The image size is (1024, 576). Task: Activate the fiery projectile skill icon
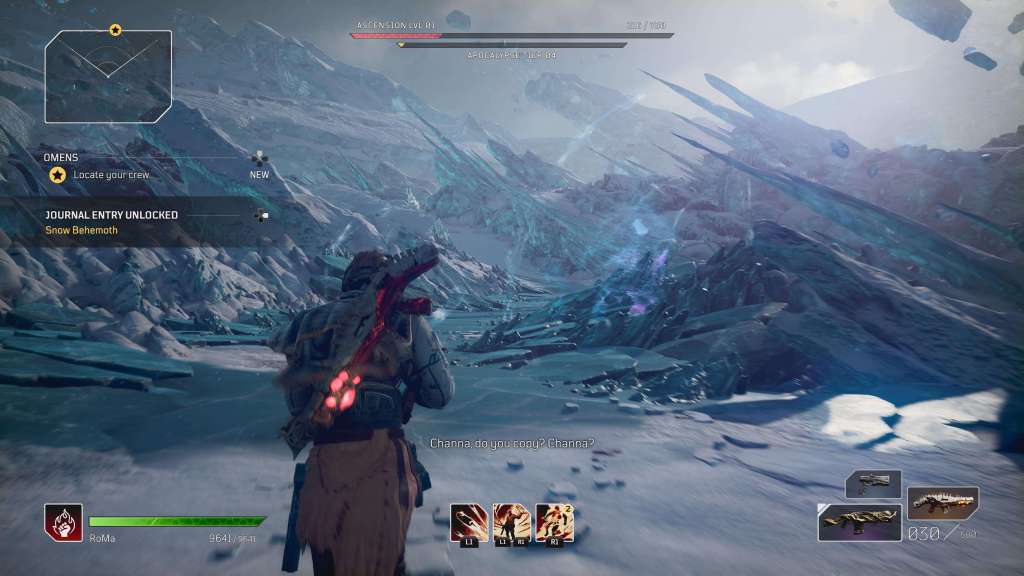click(x=469, y=521)
